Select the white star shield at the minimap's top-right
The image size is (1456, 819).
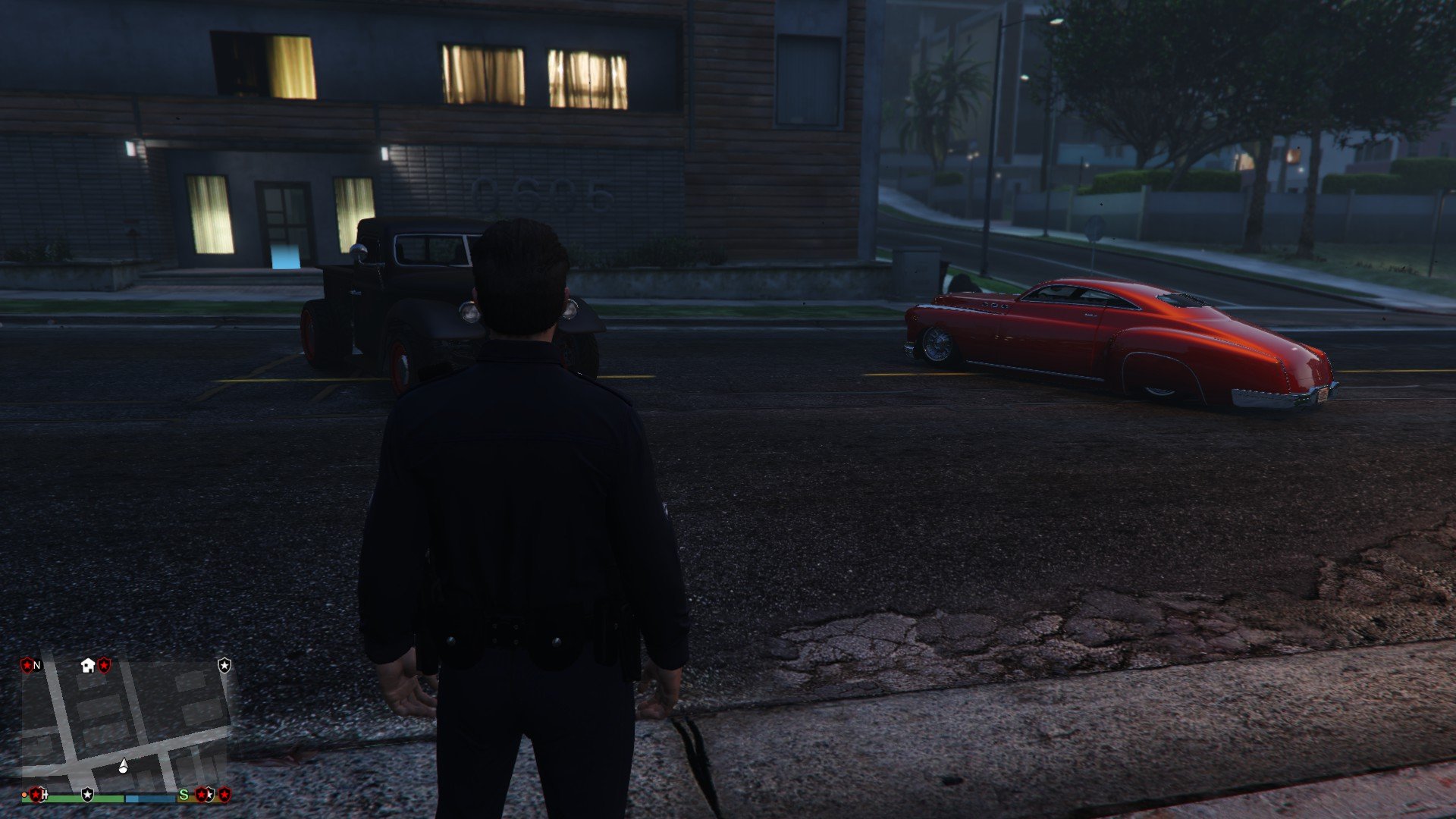(x=224, y=665)
